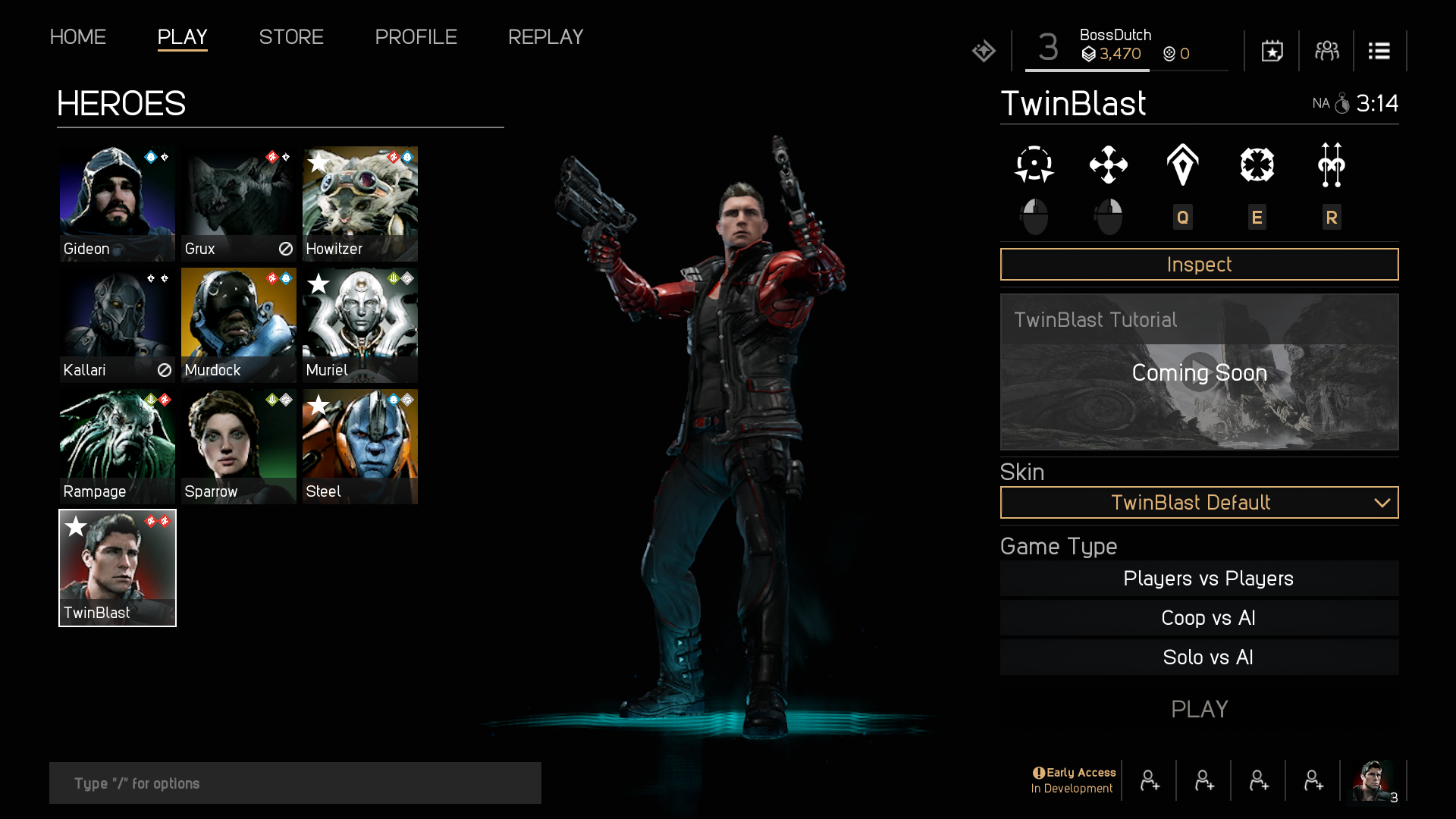
Task: Click an add friend icon bottom right
Action: (1150, 780)
